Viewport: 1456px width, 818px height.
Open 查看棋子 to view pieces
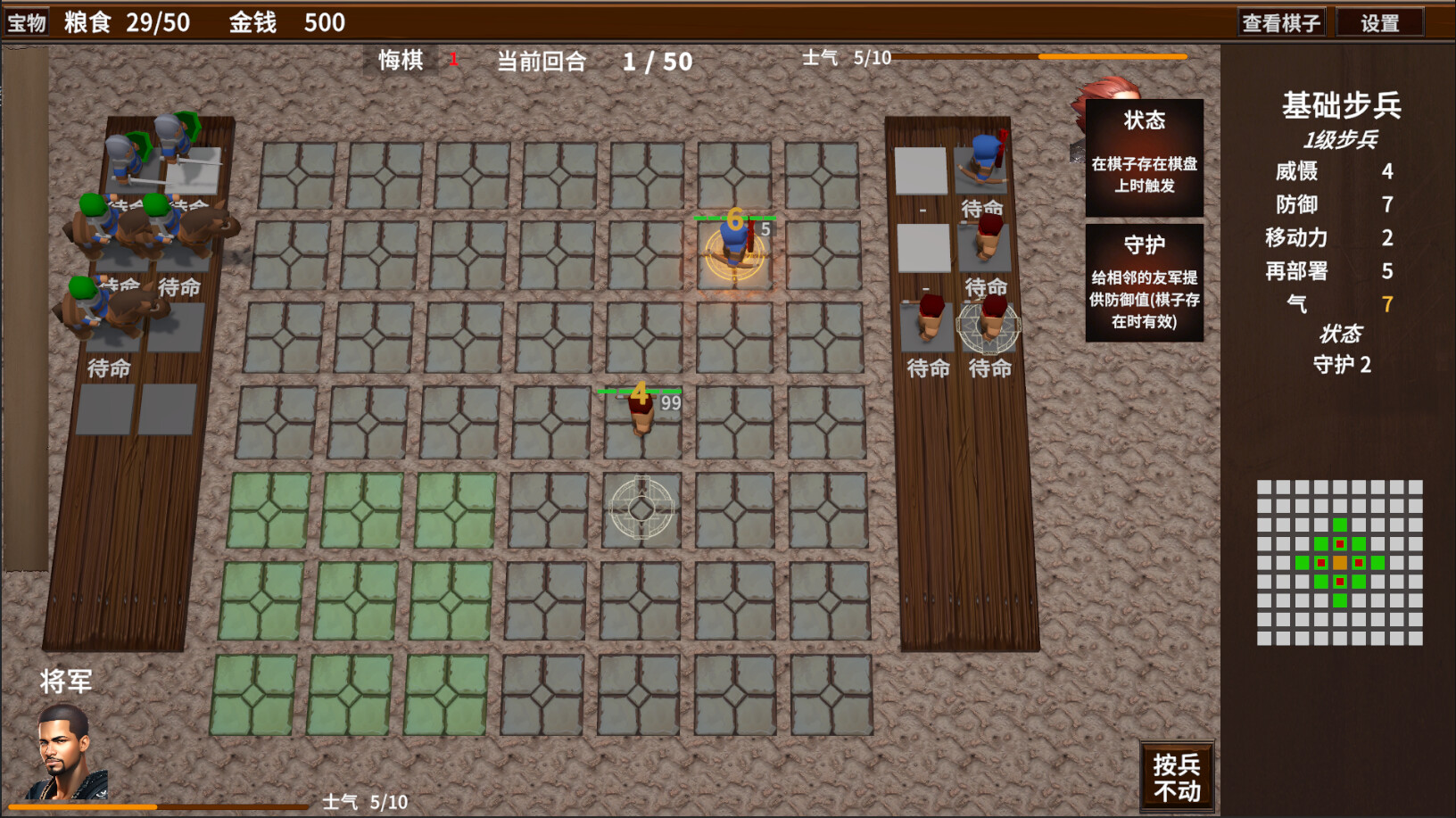1280,21
